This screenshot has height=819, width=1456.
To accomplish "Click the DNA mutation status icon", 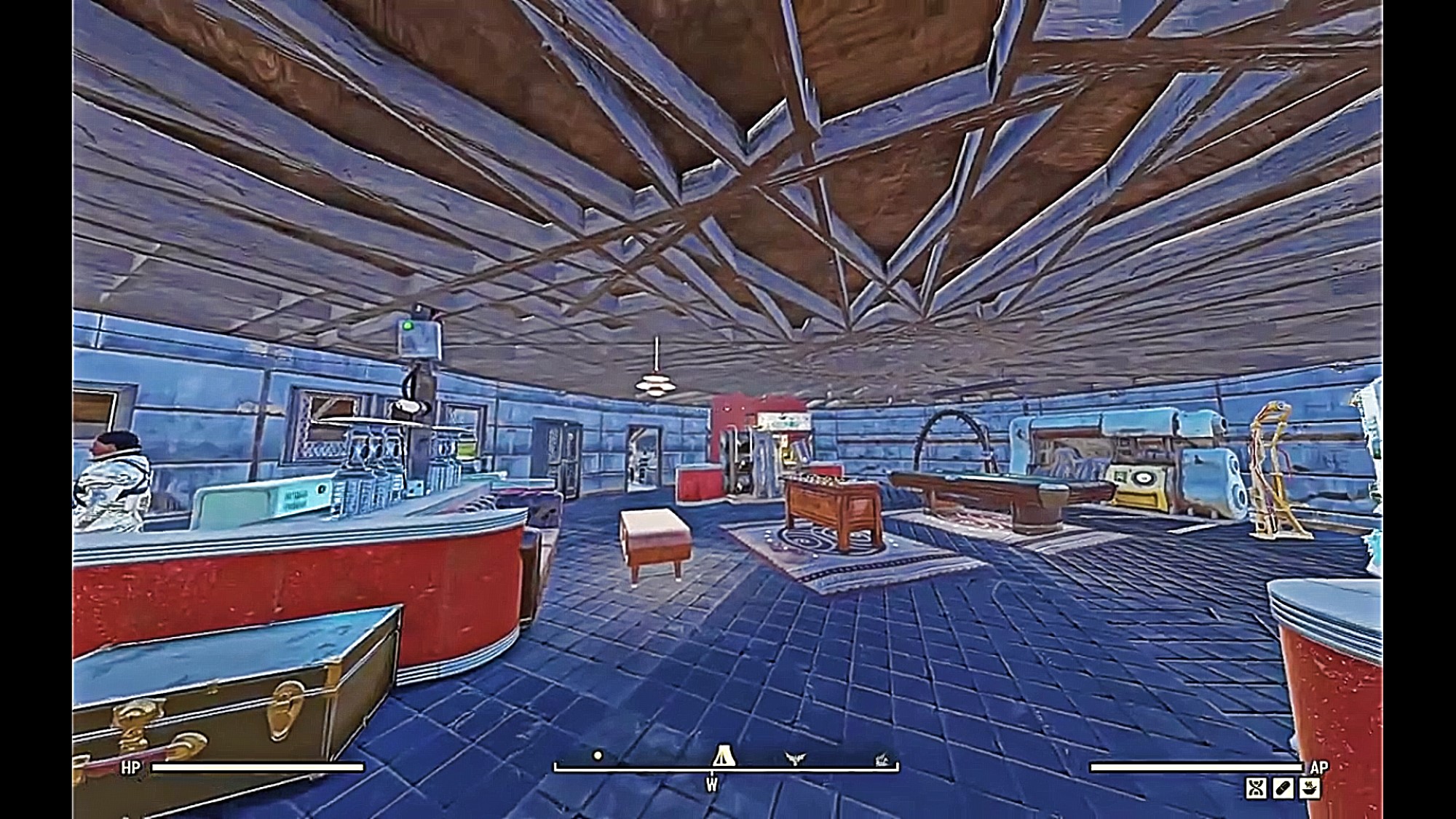I will 1256,788.
